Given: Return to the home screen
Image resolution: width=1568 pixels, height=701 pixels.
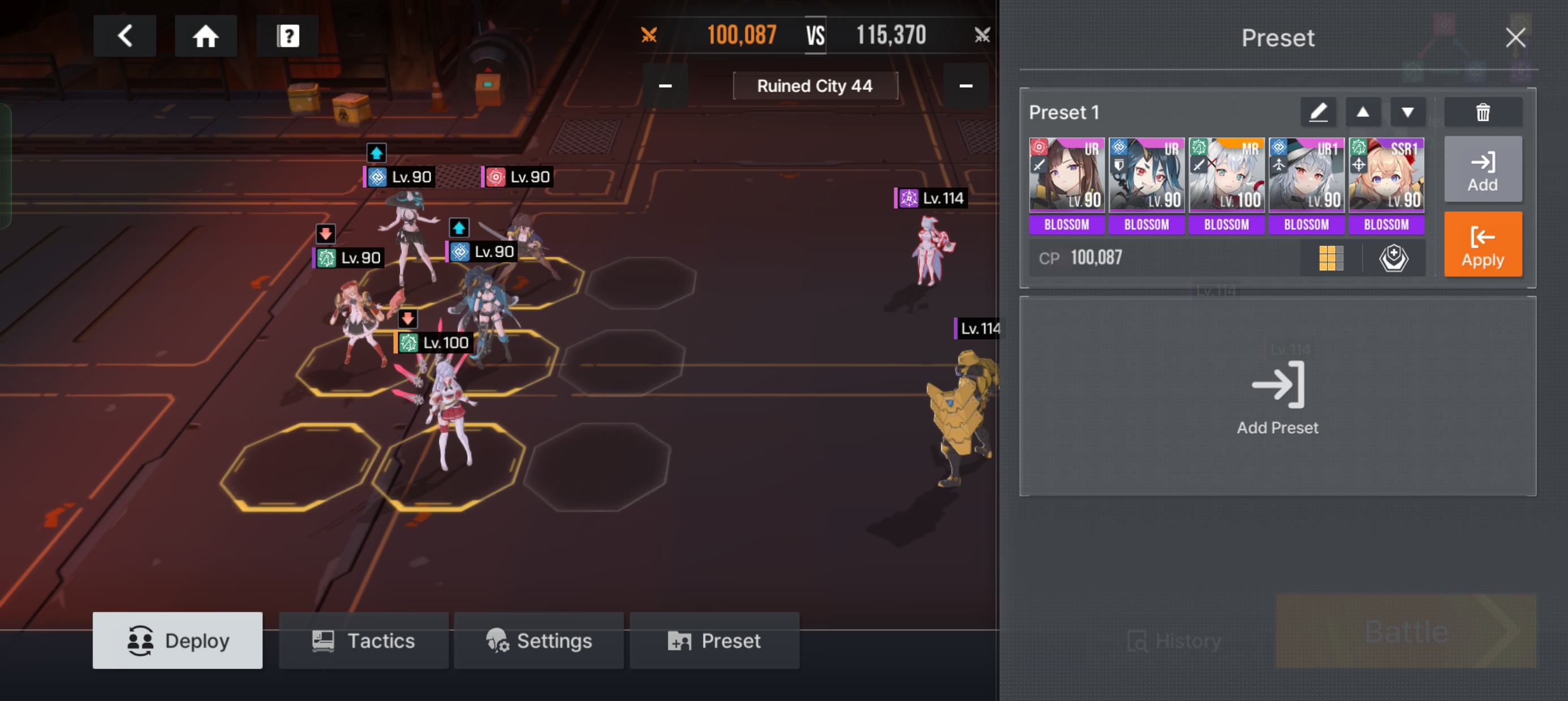Looking at the screenshot, I should 206,36.
